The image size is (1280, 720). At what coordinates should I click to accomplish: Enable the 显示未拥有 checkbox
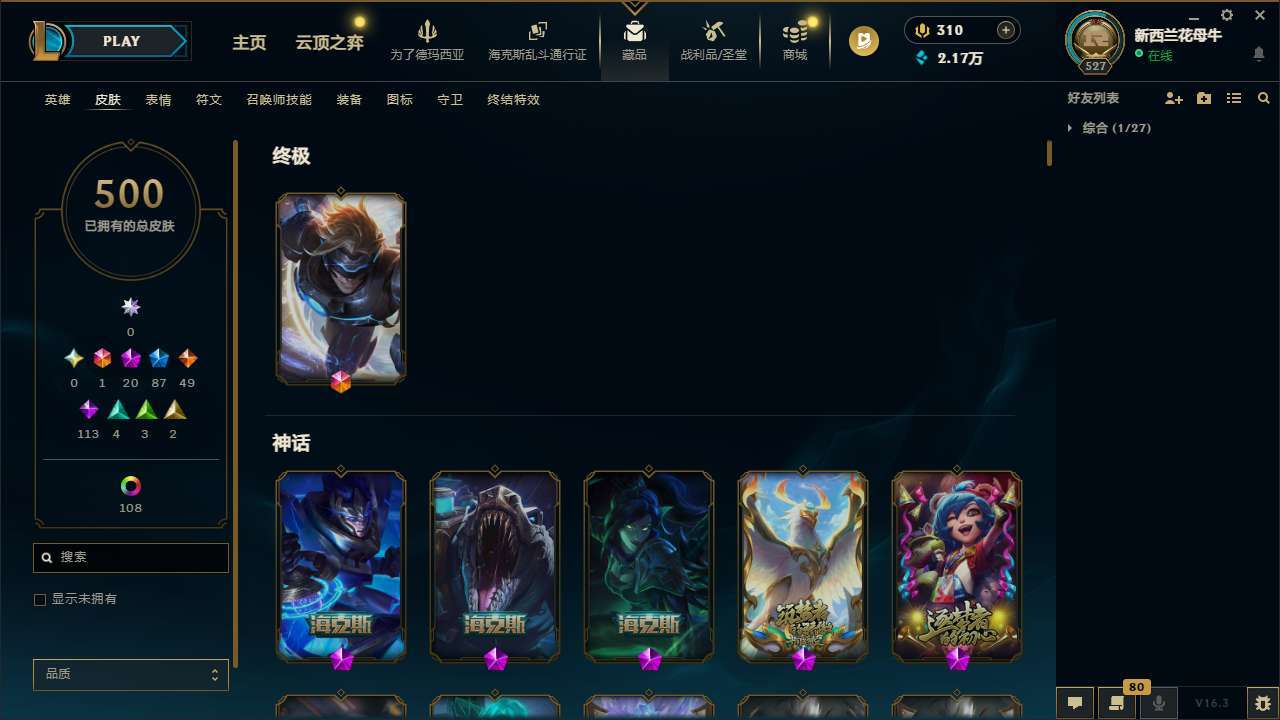(40, 599)
